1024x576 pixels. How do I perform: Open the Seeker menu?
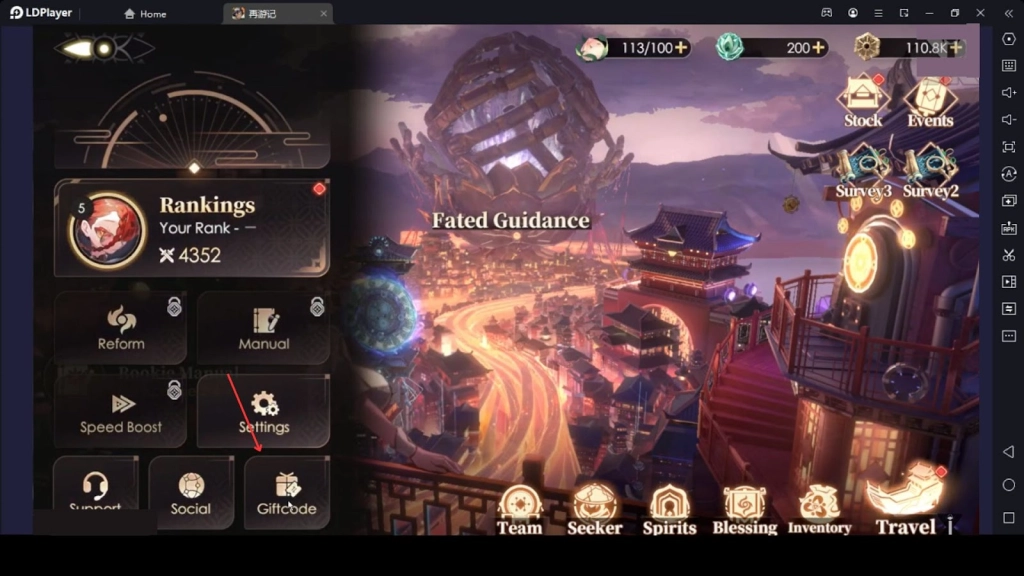595,509
